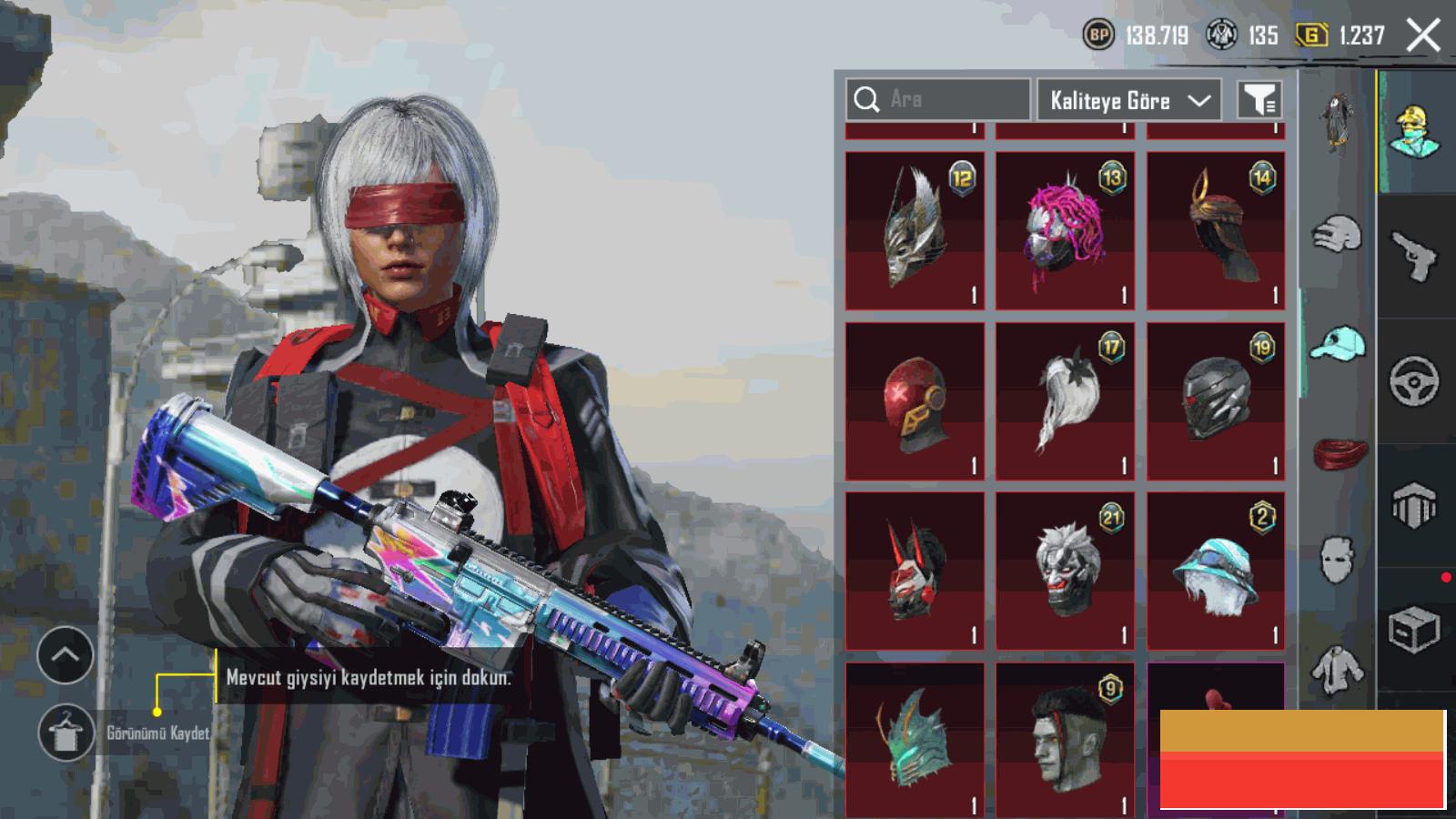The image size is (1456, 819).
Task: Choose the red horned oni mask
Action: (x=915, y=571)
